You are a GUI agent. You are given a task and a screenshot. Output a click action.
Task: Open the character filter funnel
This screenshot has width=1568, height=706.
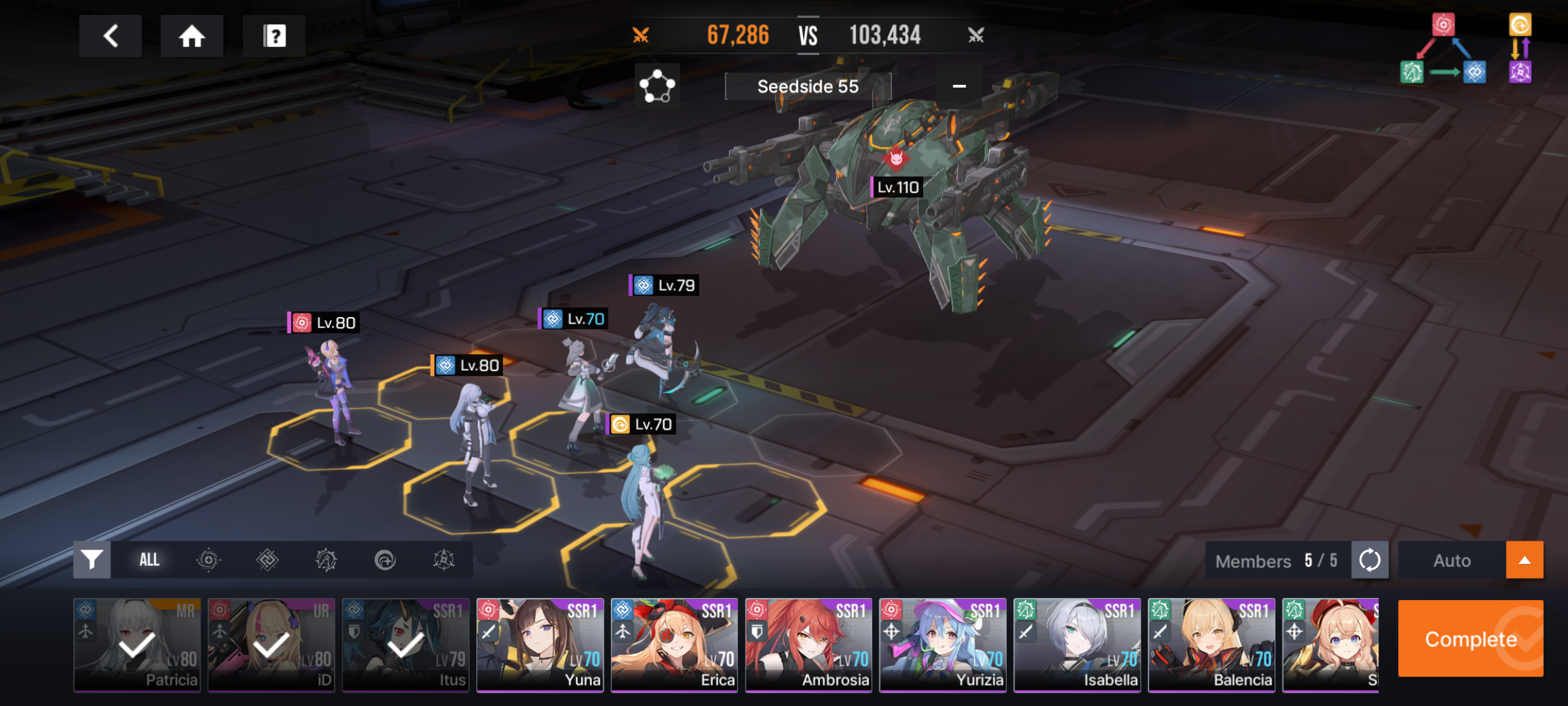point(92,560)
